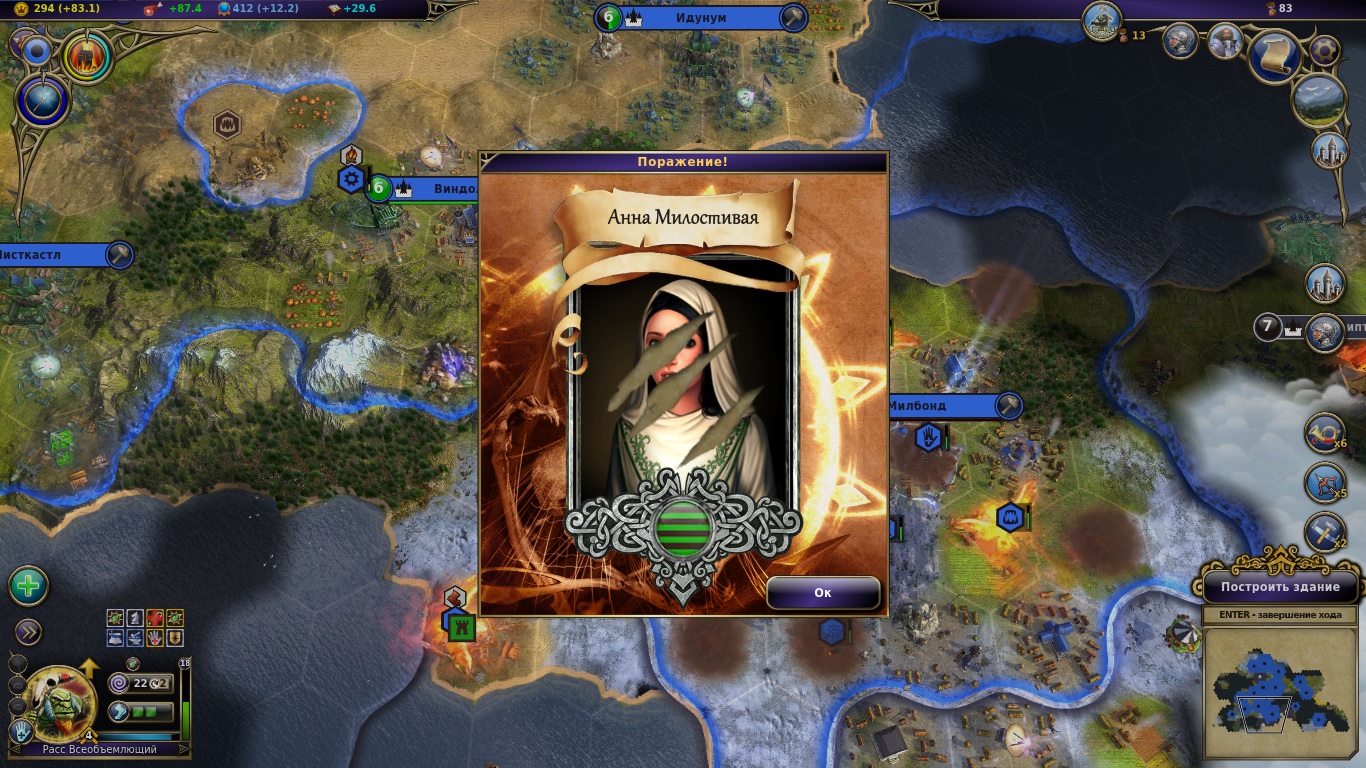The image size is (1366, 768).
Task: Click the double-arrow next unit button
Action: (28, 631)
